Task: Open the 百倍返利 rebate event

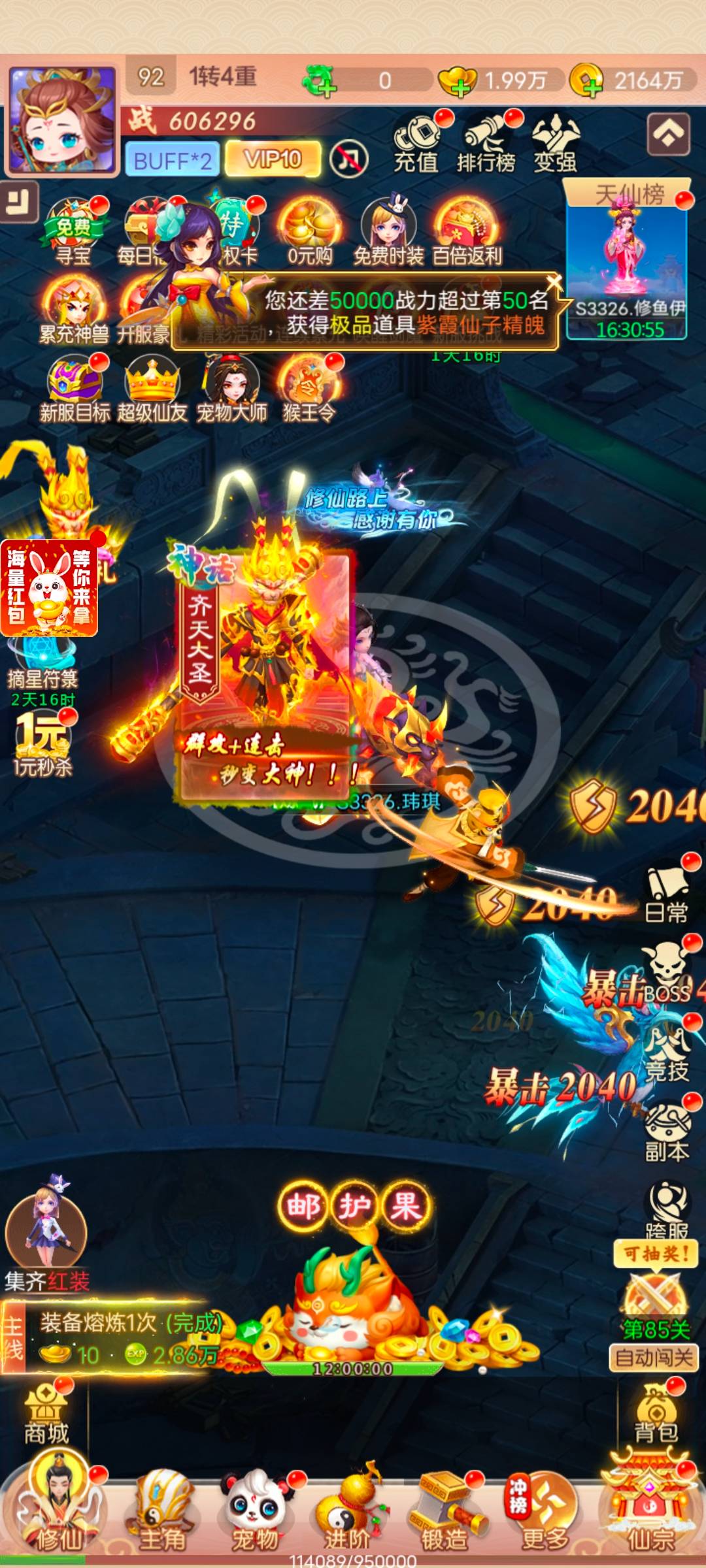Action: pos(467,232)
